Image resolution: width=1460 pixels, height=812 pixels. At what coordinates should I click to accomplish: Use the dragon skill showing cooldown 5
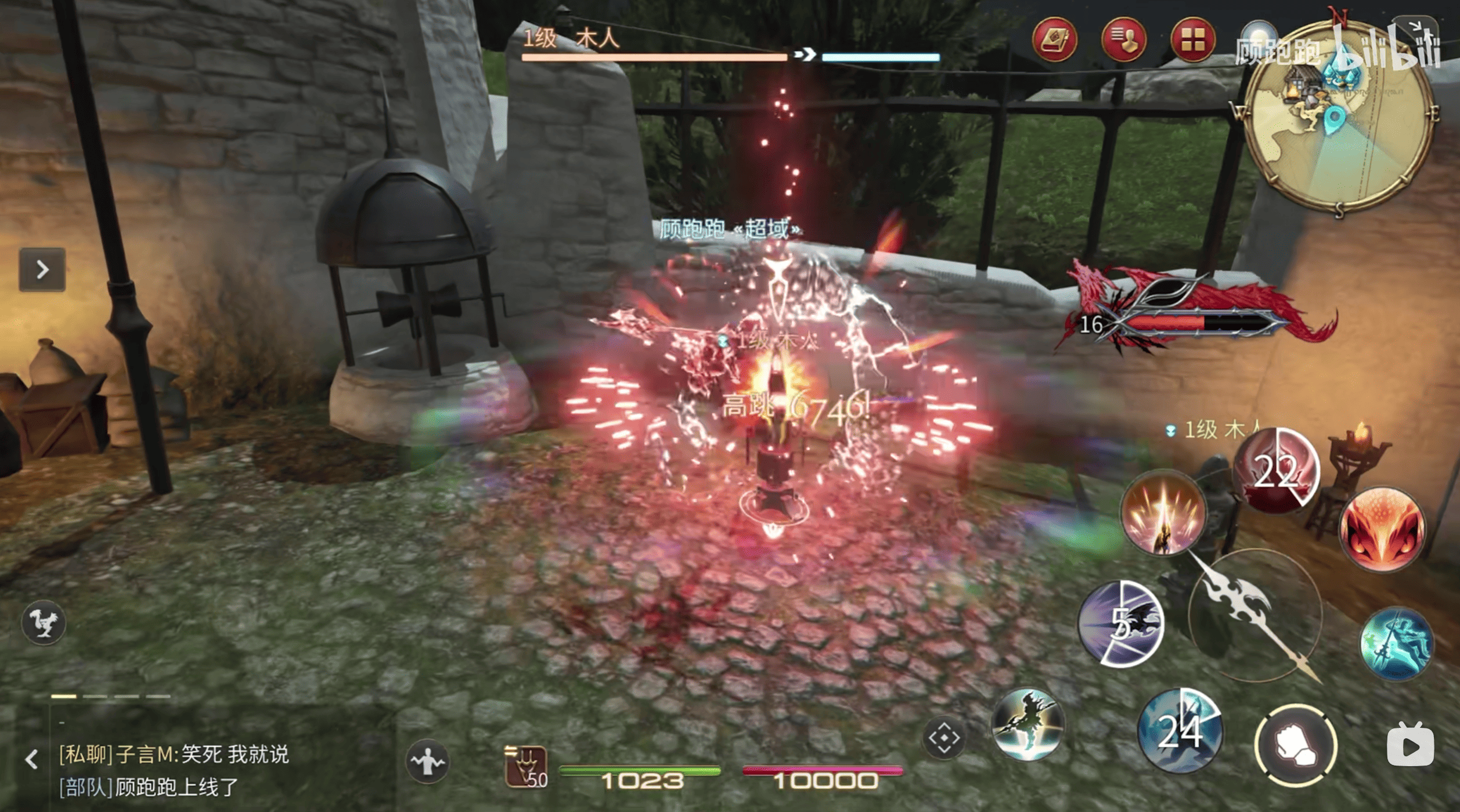1121,624
